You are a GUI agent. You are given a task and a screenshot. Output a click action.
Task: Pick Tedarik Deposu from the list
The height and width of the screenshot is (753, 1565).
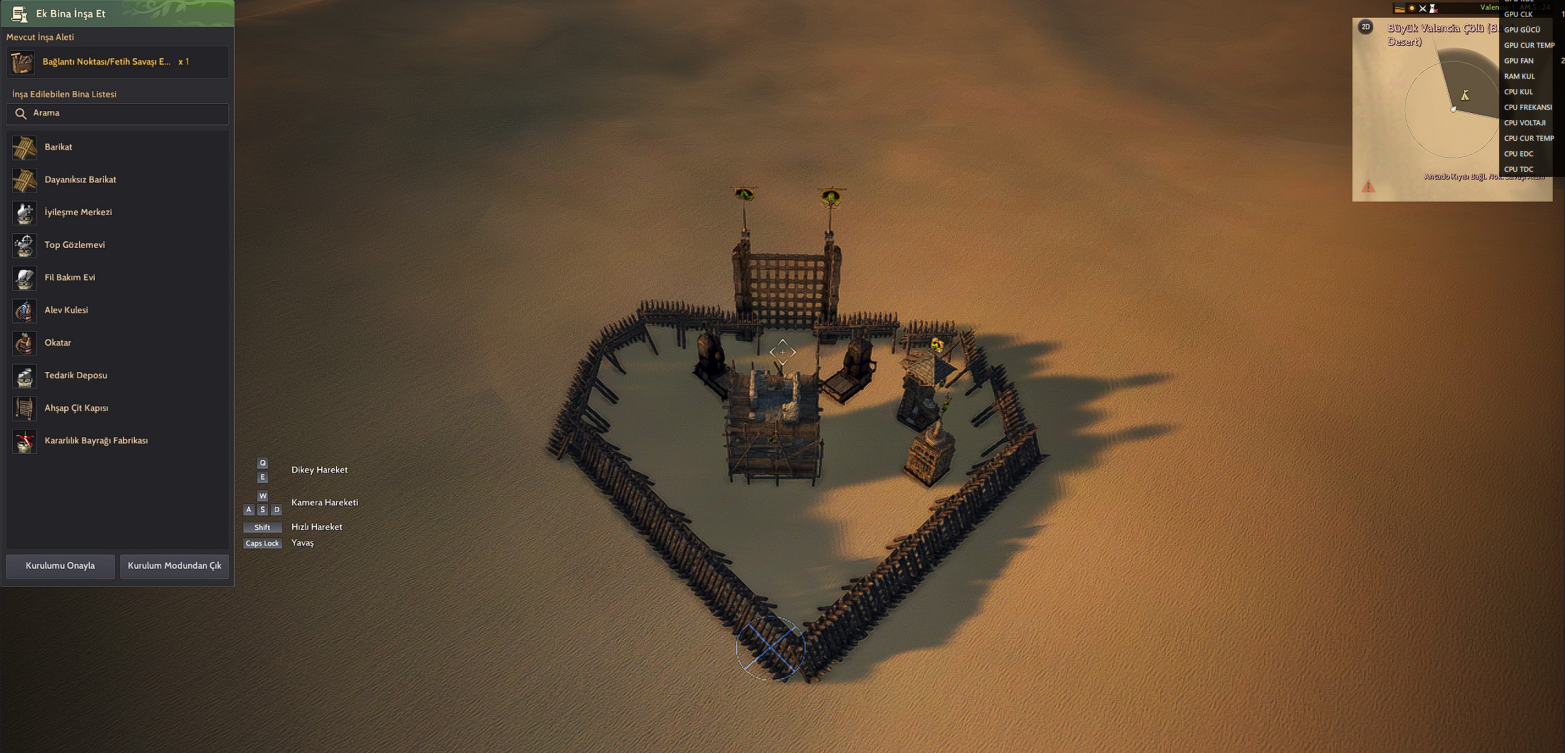click(76, 375)
